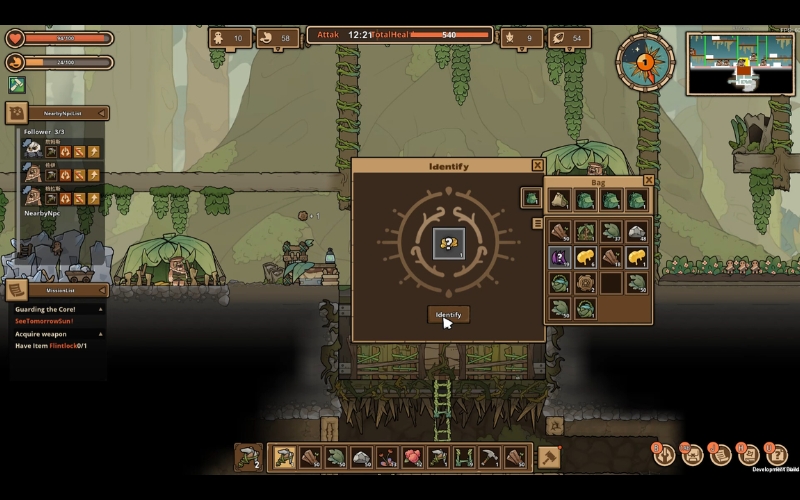Open the build hammer menu
The height and width of the screenshot is (500, 800).
549,457
